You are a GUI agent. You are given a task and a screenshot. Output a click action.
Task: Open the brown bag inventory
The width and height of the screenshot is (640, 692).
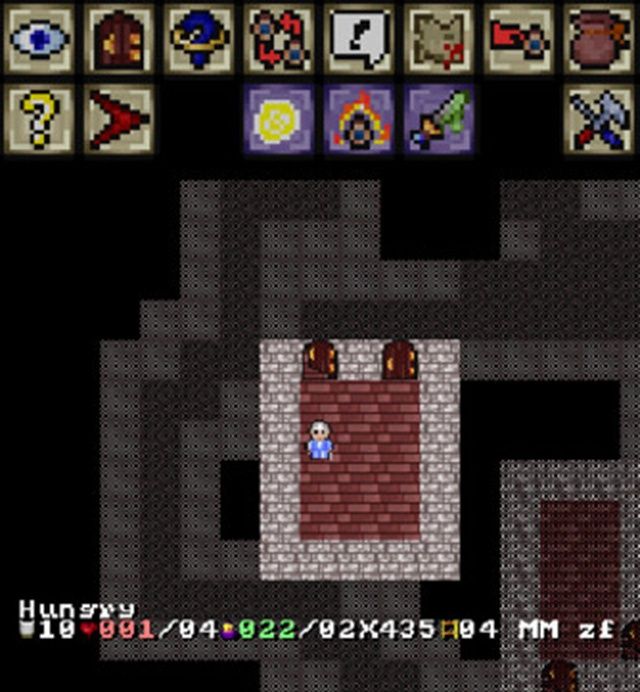(x=599, y=39)
